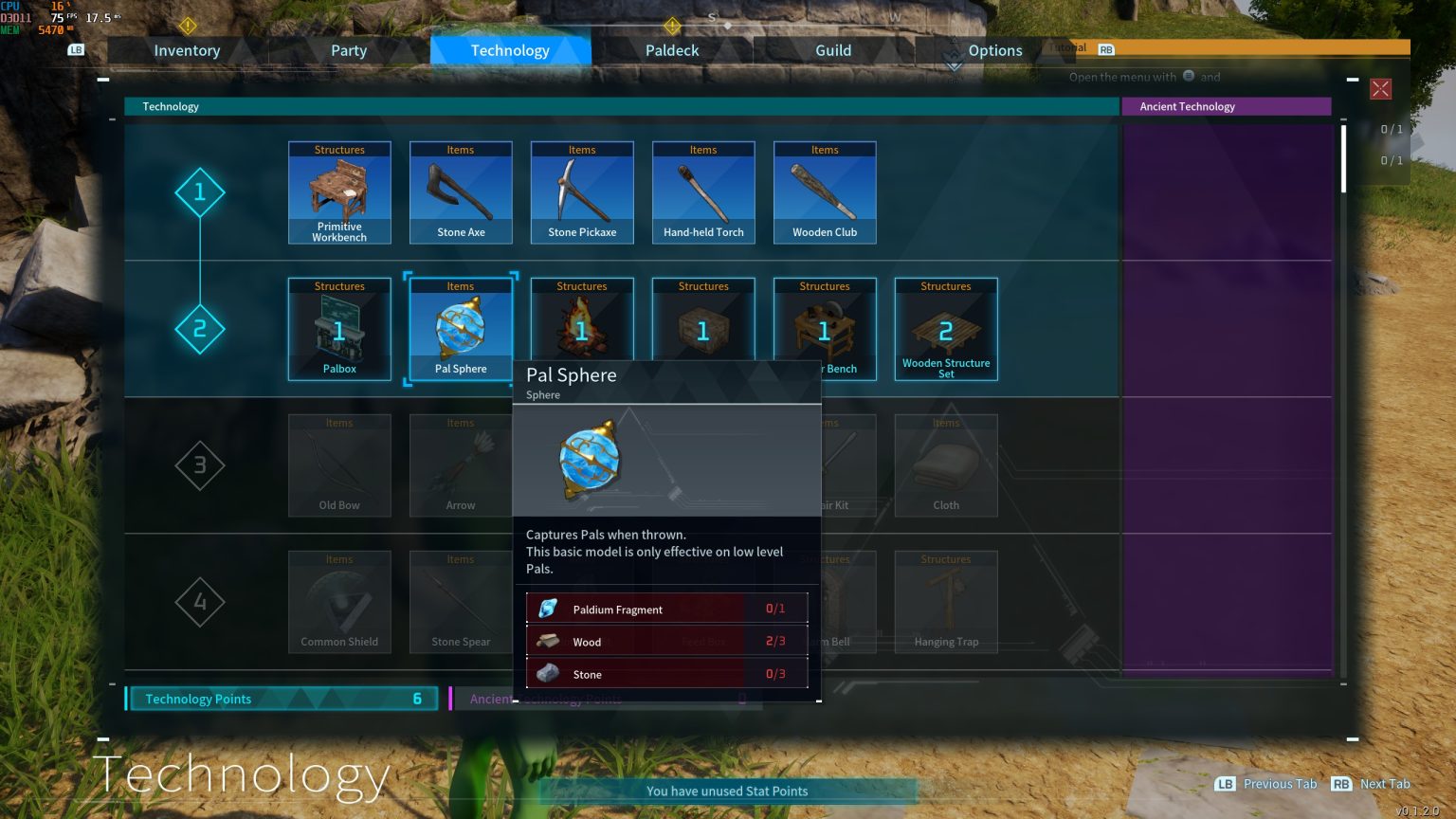The image size is (1456, 819).
Task: Choose the Wooden Club item
Action: pyautogui.click(x=825, y=192)
